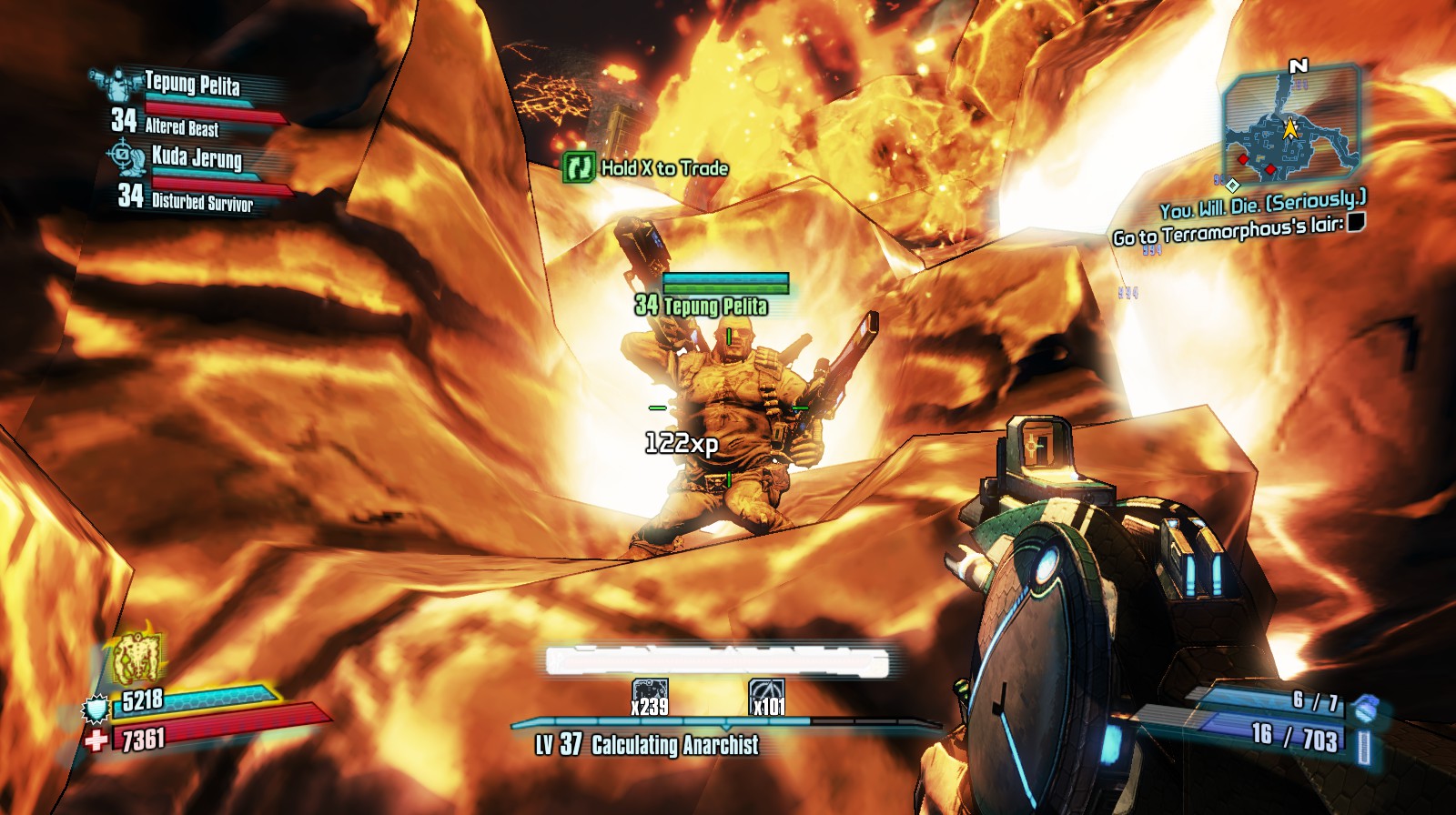Select Tepung Pelita's party member entry
Screen dimensions: 1456x815
pos(192,86)
